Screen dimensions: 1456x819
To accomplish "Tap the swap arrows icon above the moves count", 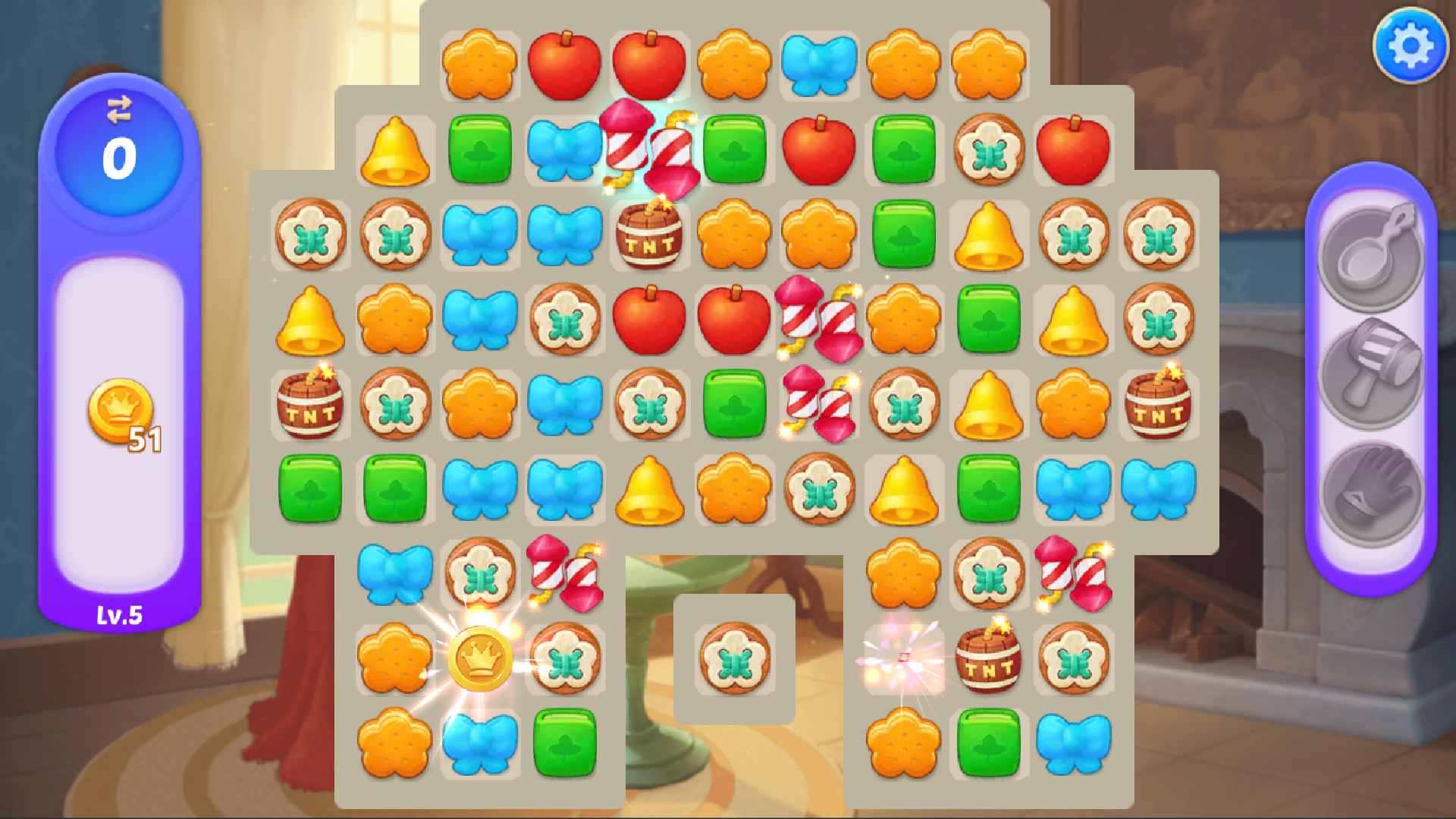I will (x=120, y=112).
